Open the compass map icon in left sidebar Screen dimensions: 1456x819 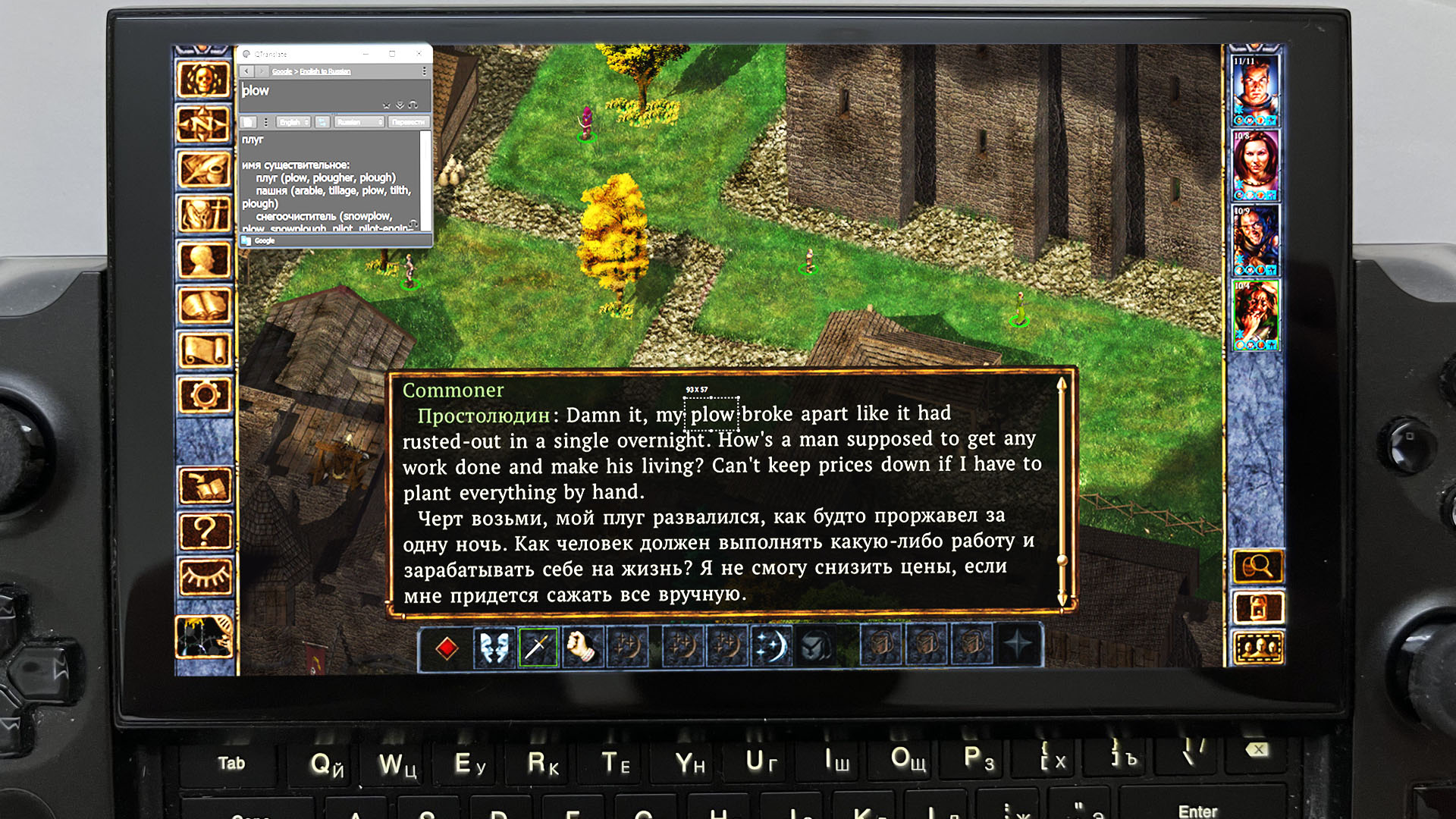click(203, 121)
